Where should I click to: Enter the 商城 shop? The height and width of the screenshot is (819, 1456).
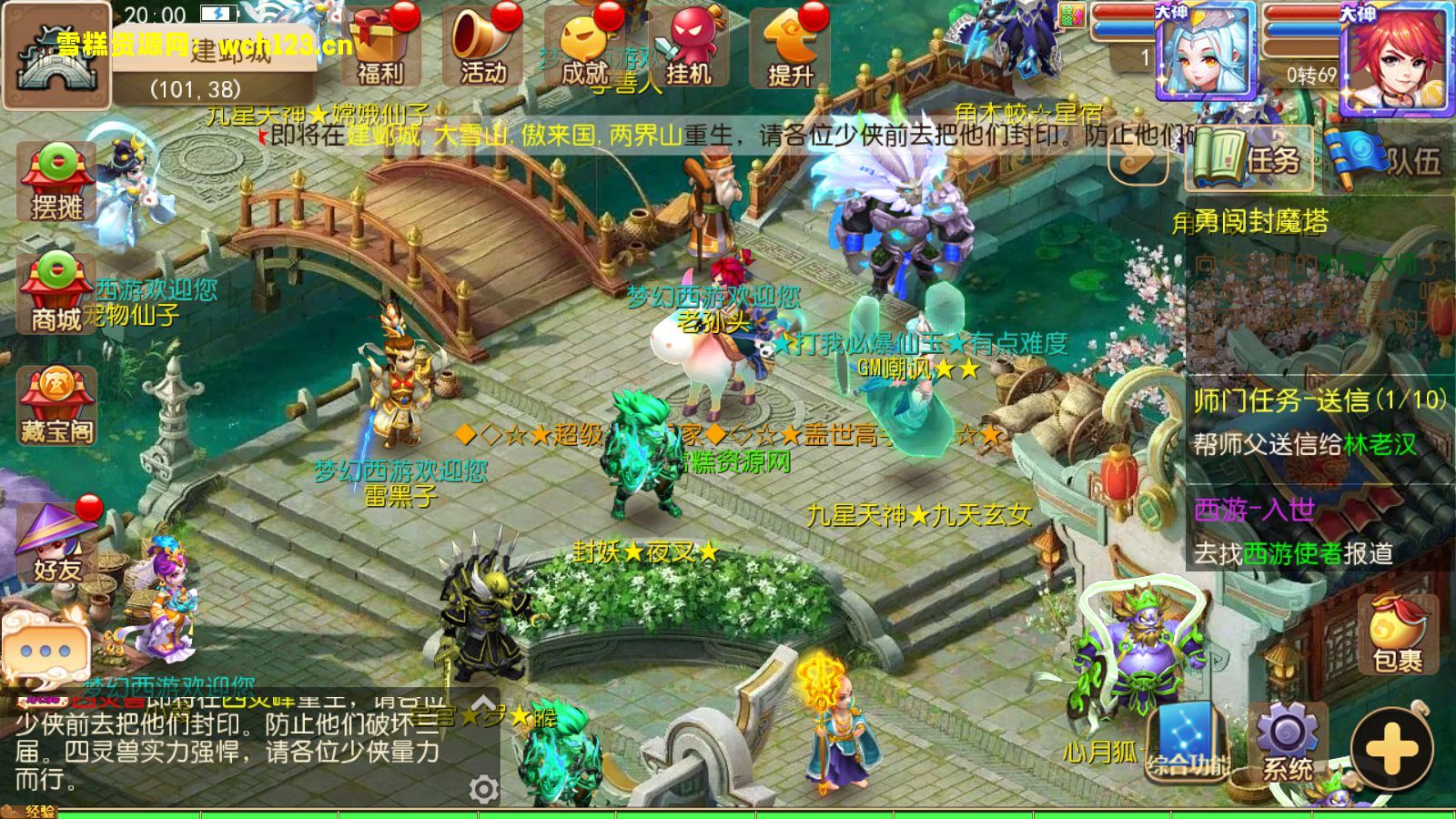pyautogui.click(x=56, y=293)
